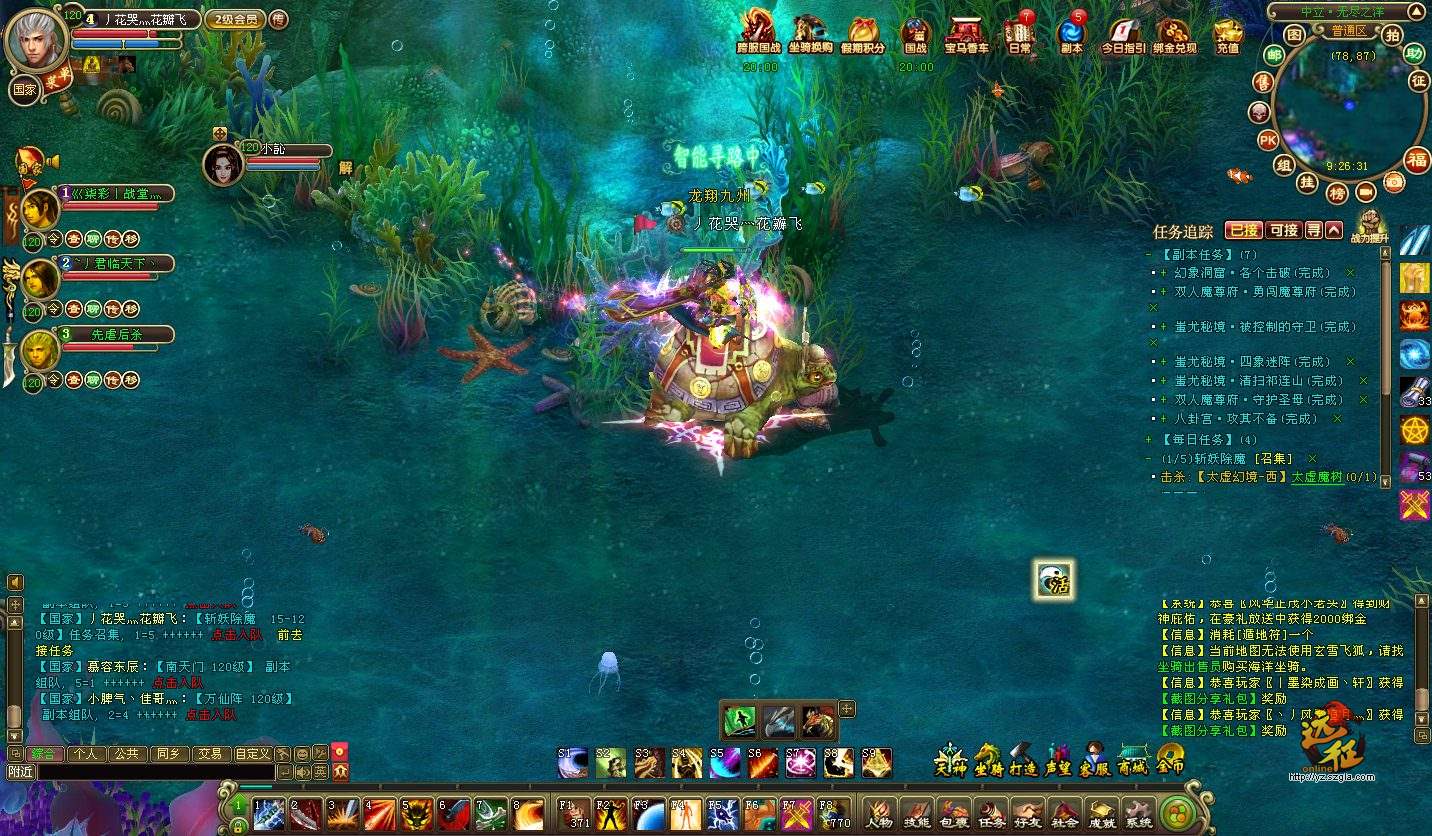Switch quest tracker to 可接 tab

(x=1284, y=230)
